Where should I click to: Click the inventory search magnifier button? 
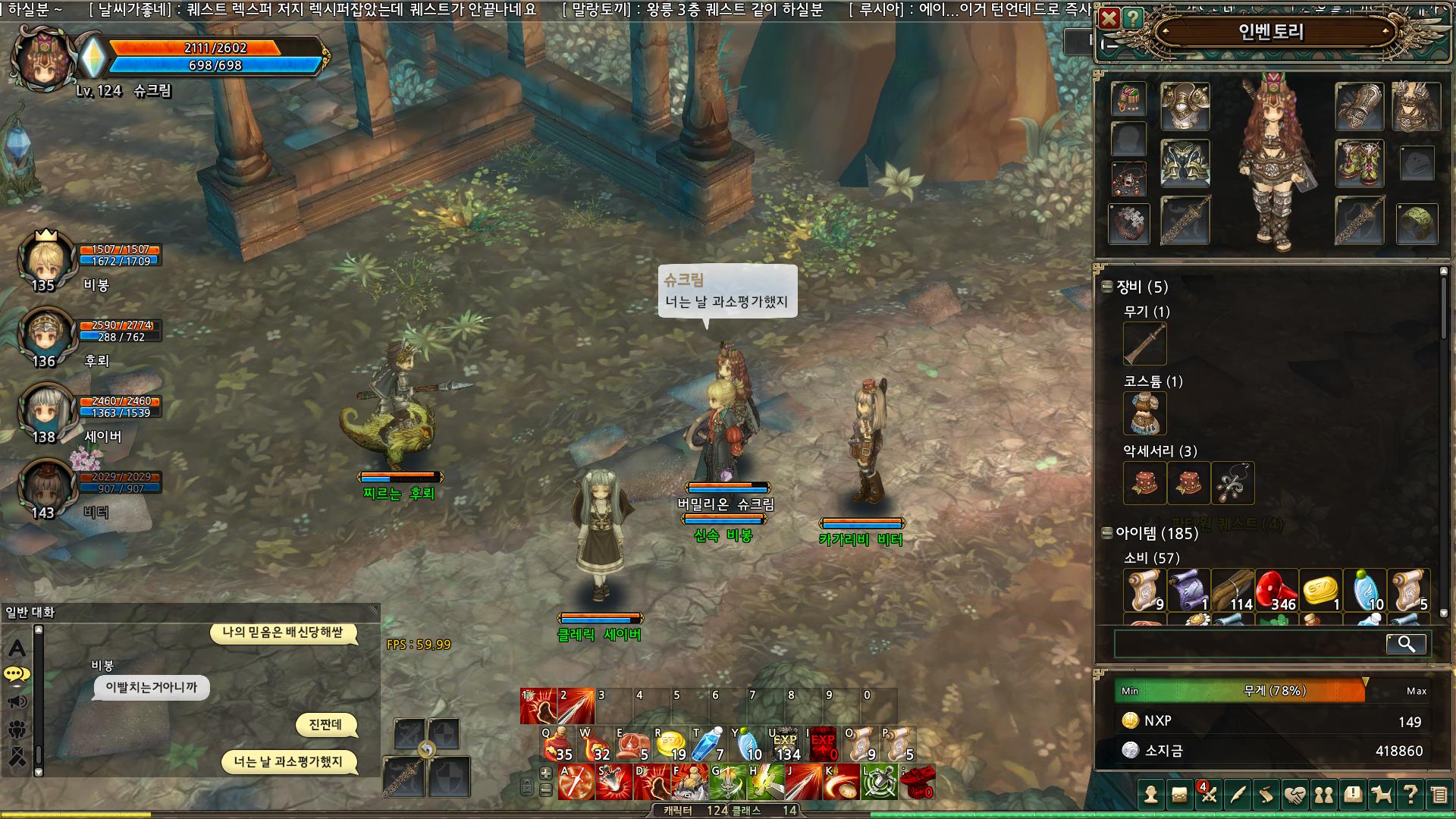(1406, 644)
